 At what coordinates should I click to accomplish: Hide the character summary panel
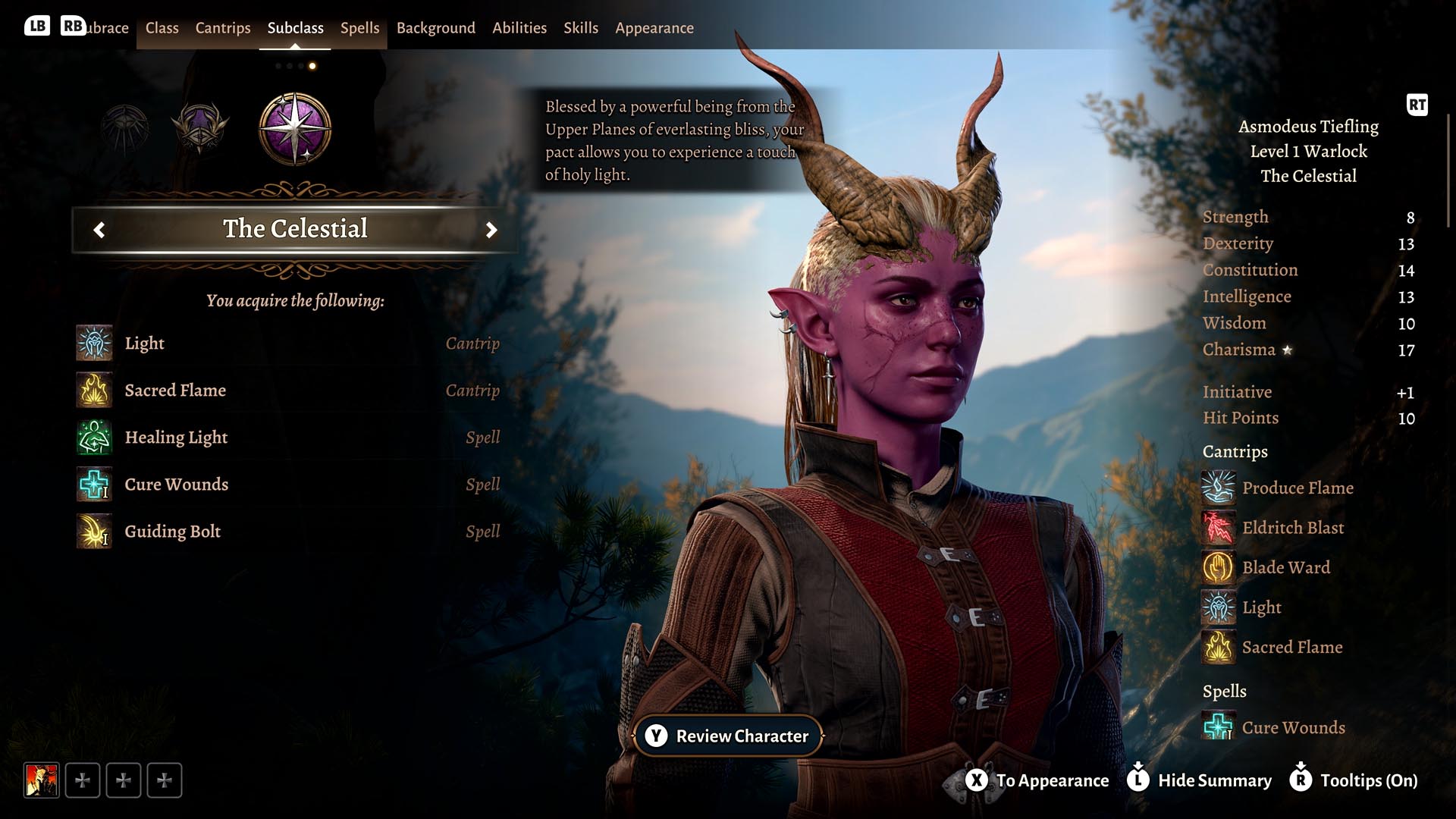pos(1201,780)
